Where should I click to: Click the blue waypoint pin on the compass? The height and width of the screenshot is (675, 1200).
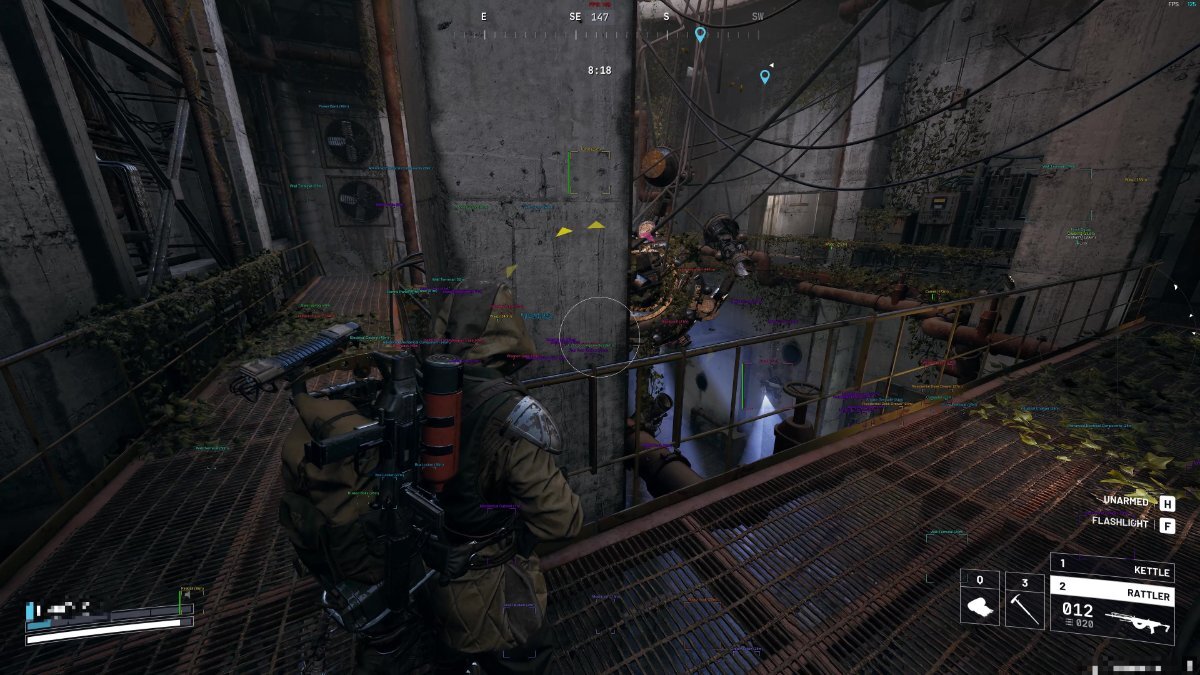pos(700,34)
